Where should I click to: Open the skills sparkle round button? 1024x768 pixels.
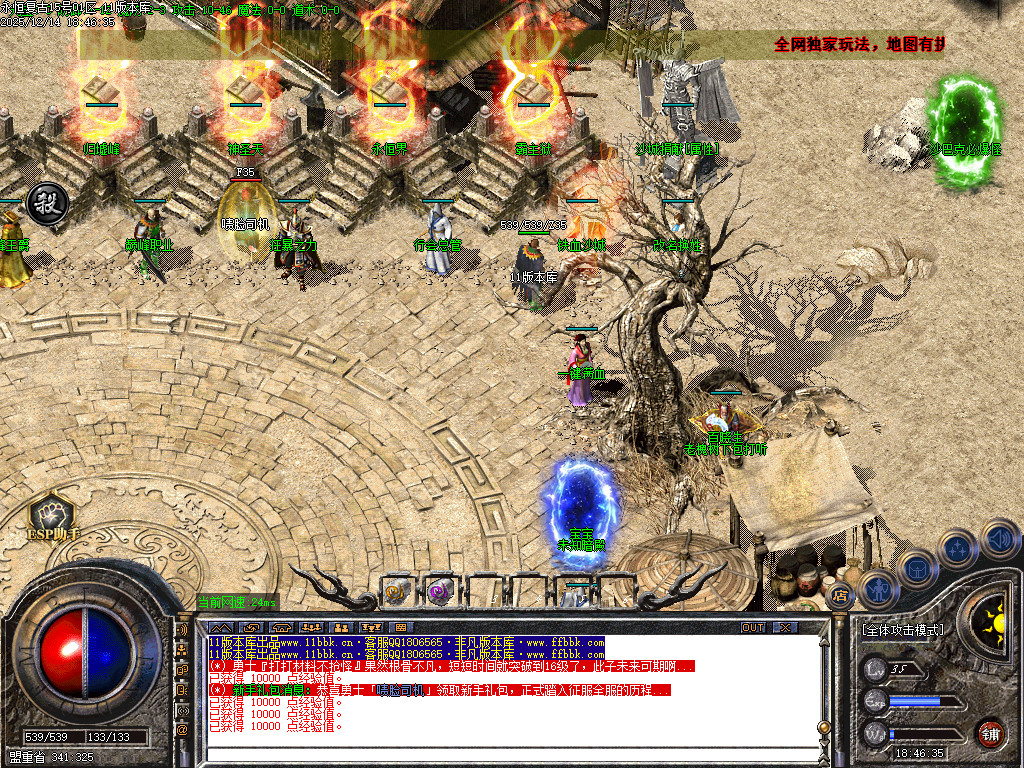point(957,548)
